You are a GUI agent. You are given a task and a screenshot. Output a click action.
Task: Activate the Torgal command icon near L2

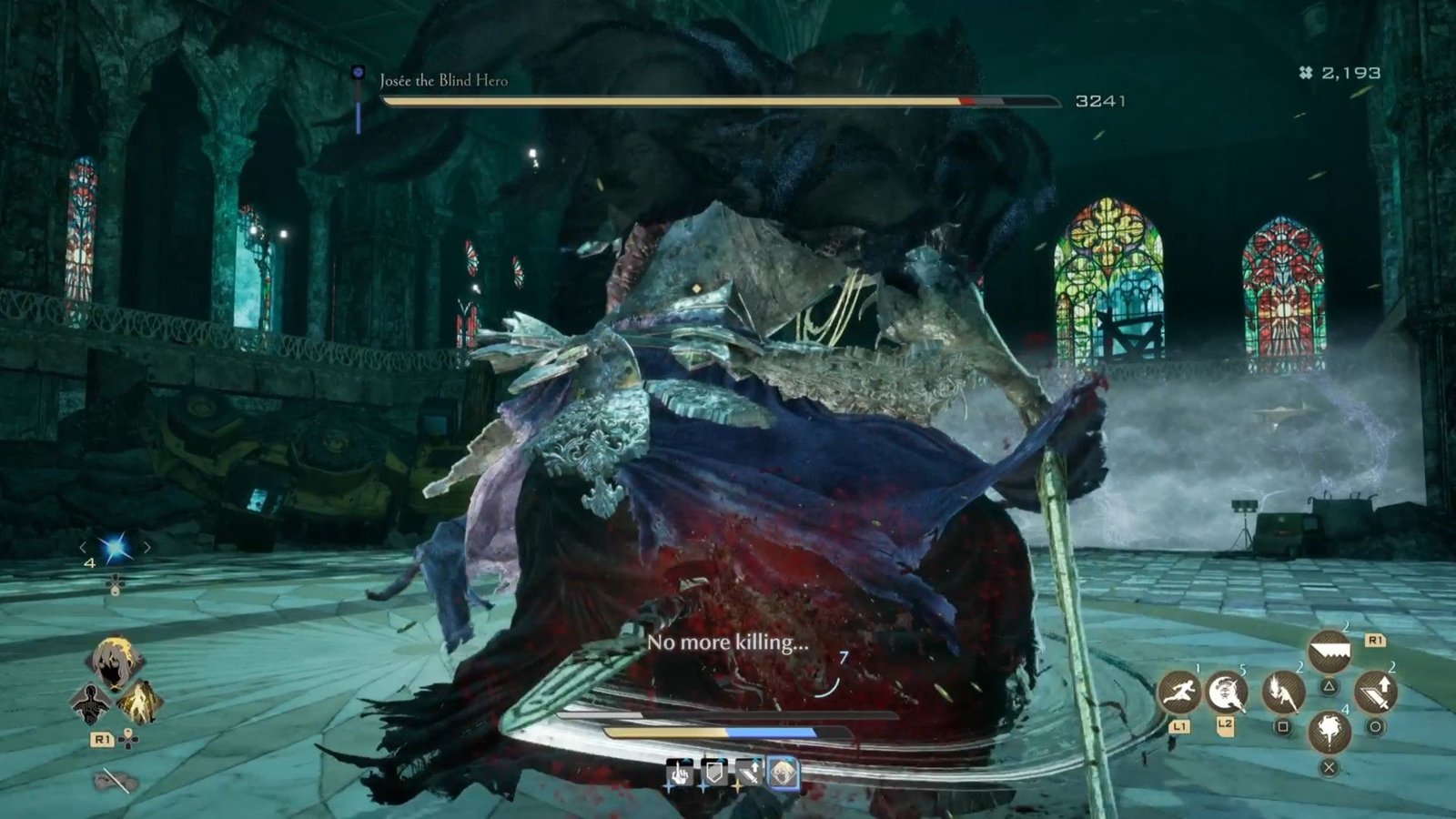(1226, 693)
